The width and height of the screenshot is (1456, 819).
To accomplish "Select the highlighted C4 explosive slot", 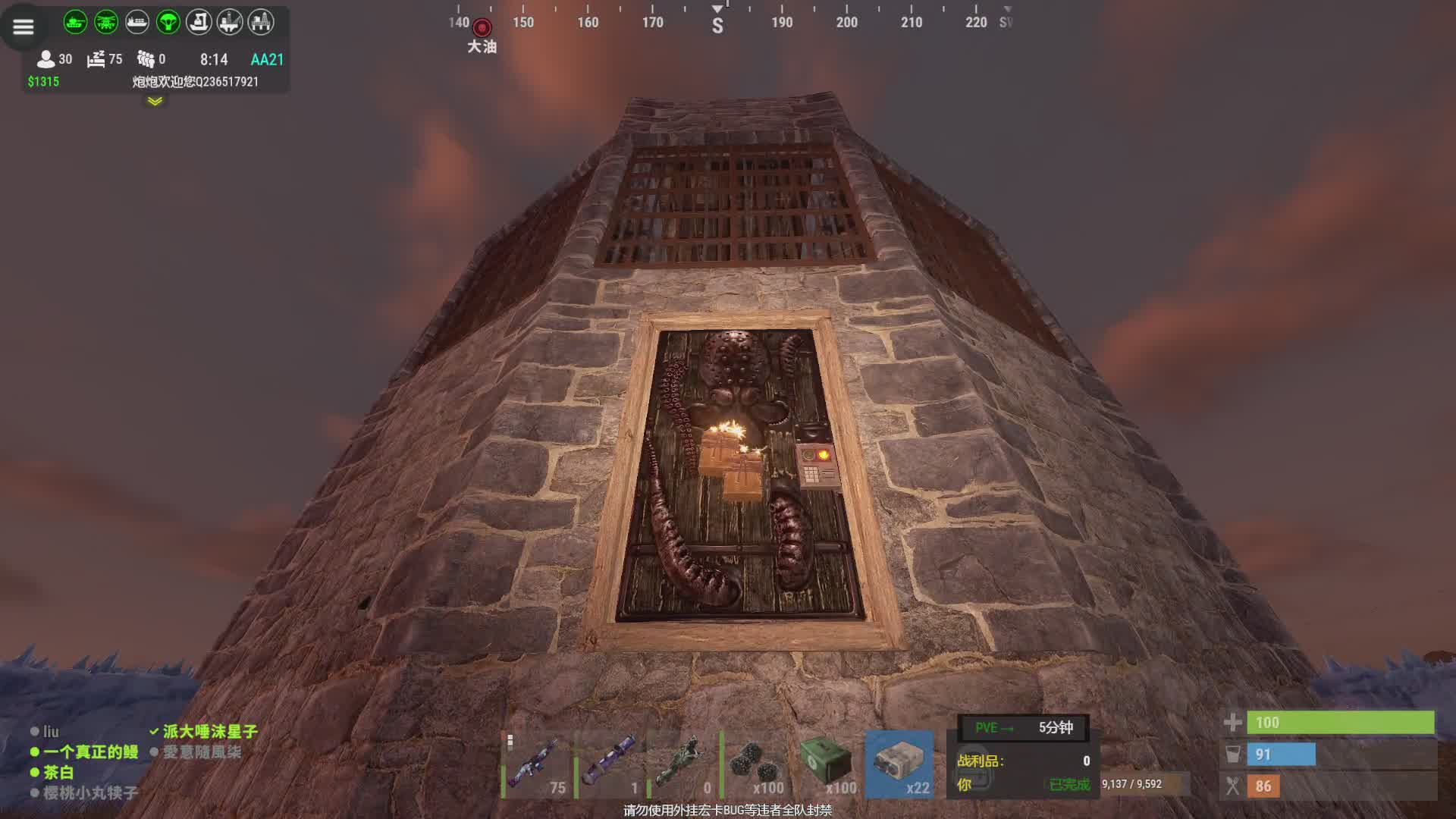I will 901,764.
